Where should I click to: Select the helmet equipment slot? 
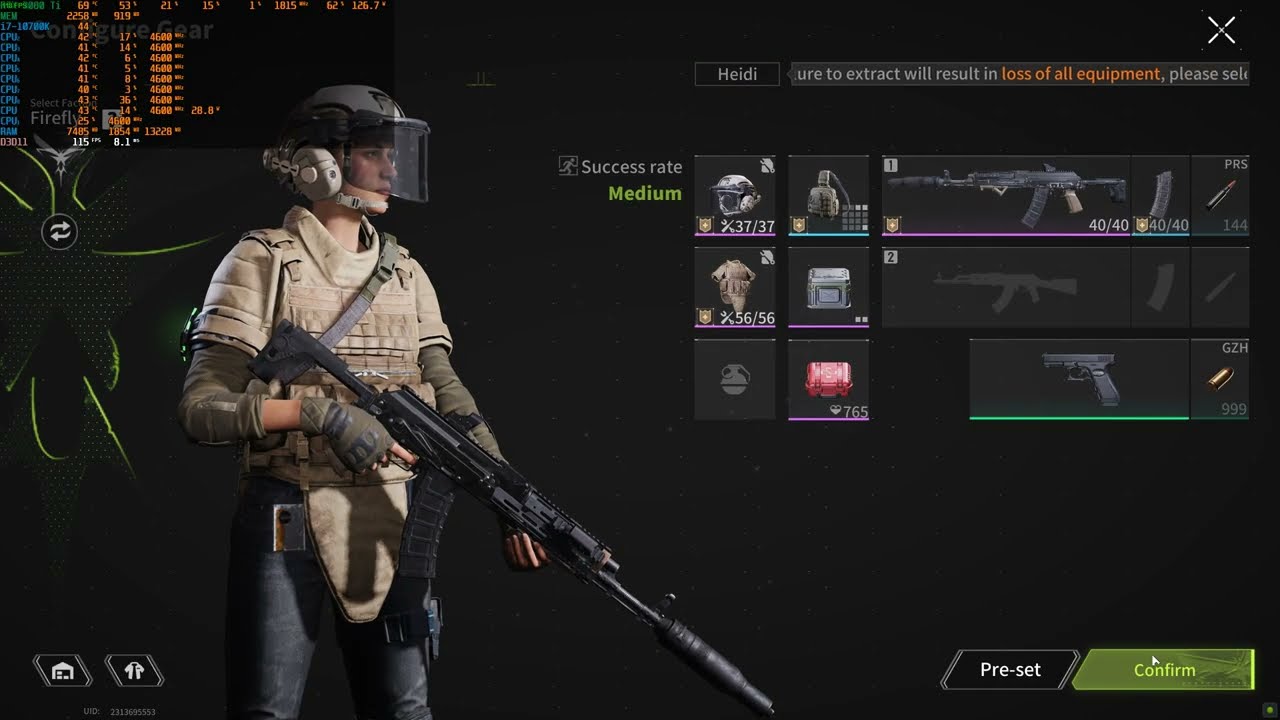pos(735,195)
